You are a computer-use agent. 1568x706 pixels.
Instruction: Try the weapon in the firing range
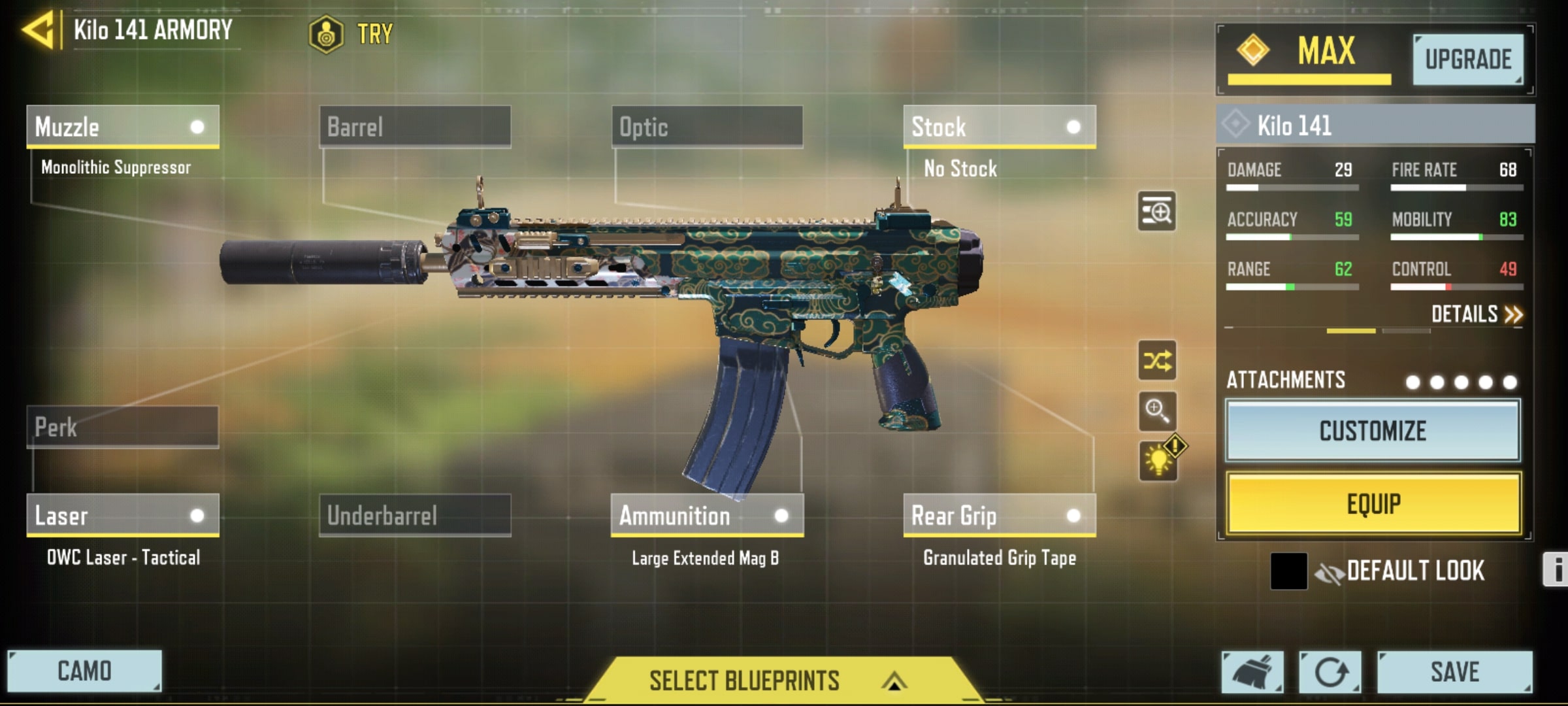[x=353, y=33]
